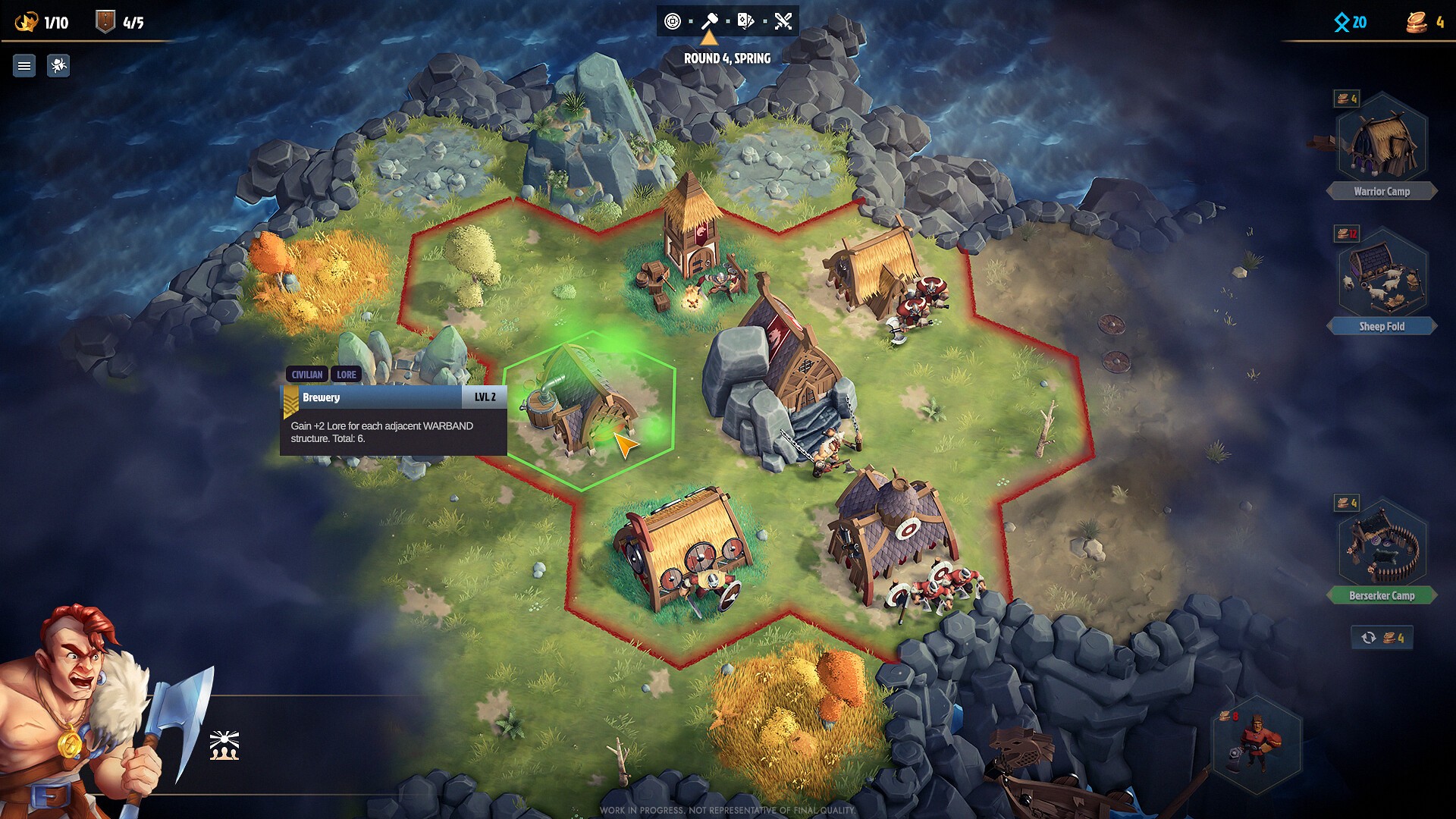The image size is (1456, 819).
Task: Open the hamburger menu button
Action: pyautogui.click(x=24, y=66)
